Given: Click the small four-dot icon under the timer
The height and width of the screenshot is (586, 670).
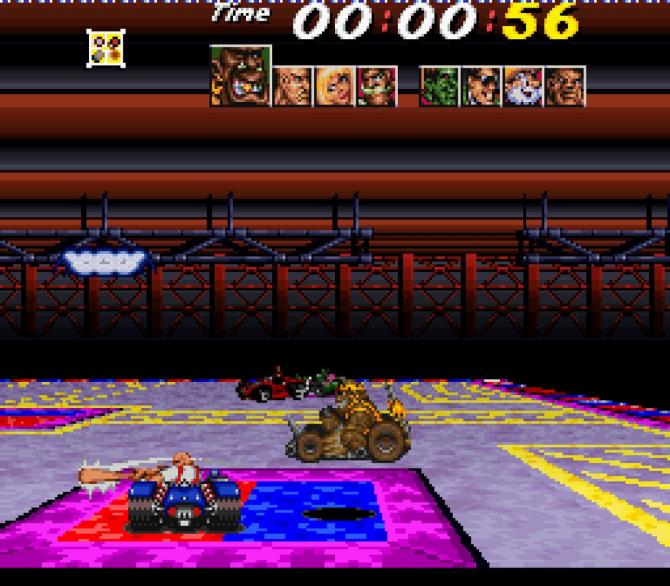Looking at the screenshot, I should point(105,48).
